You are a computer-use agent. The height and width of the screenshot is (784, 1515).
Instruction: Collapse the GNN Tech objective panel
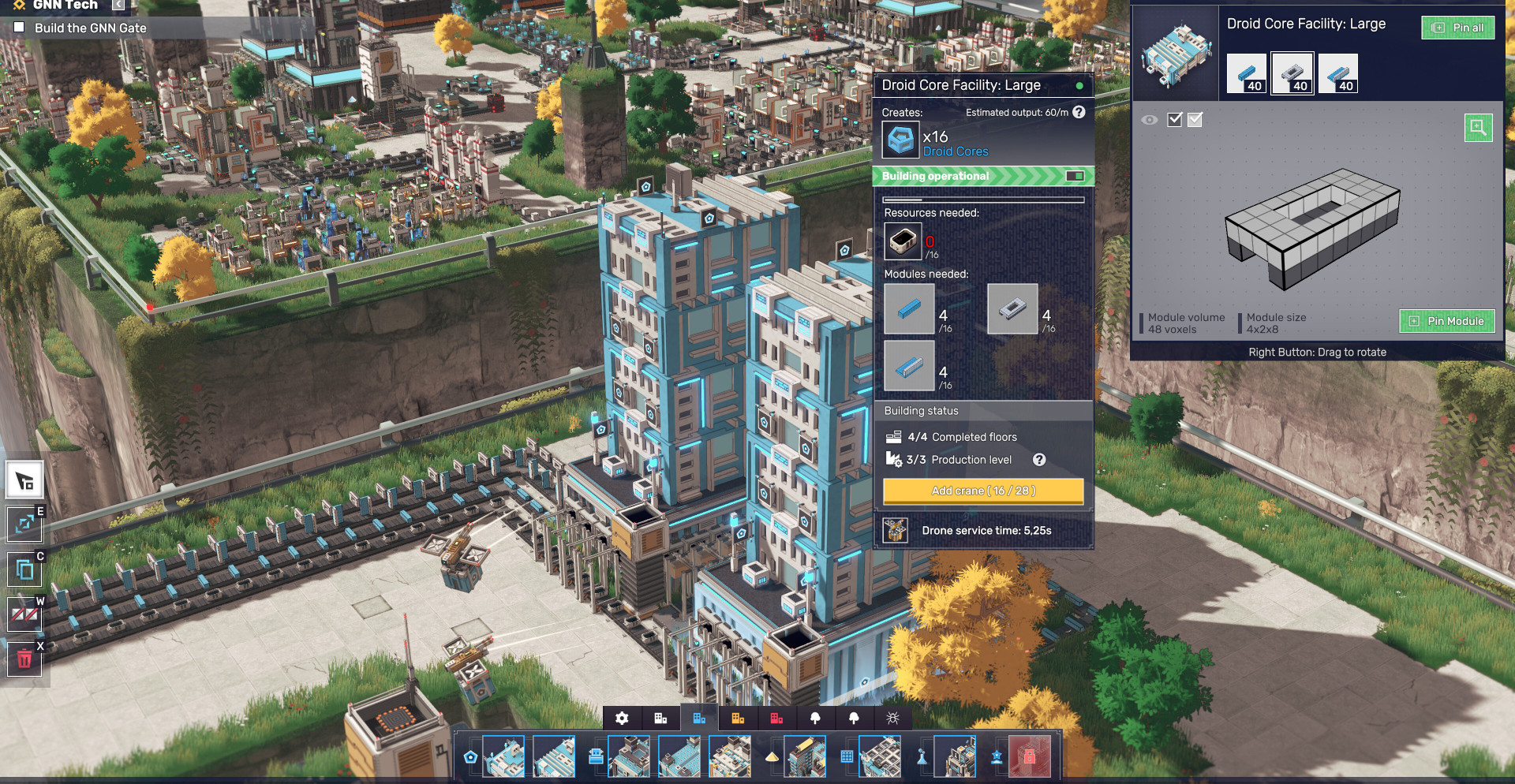pos(118,5)
